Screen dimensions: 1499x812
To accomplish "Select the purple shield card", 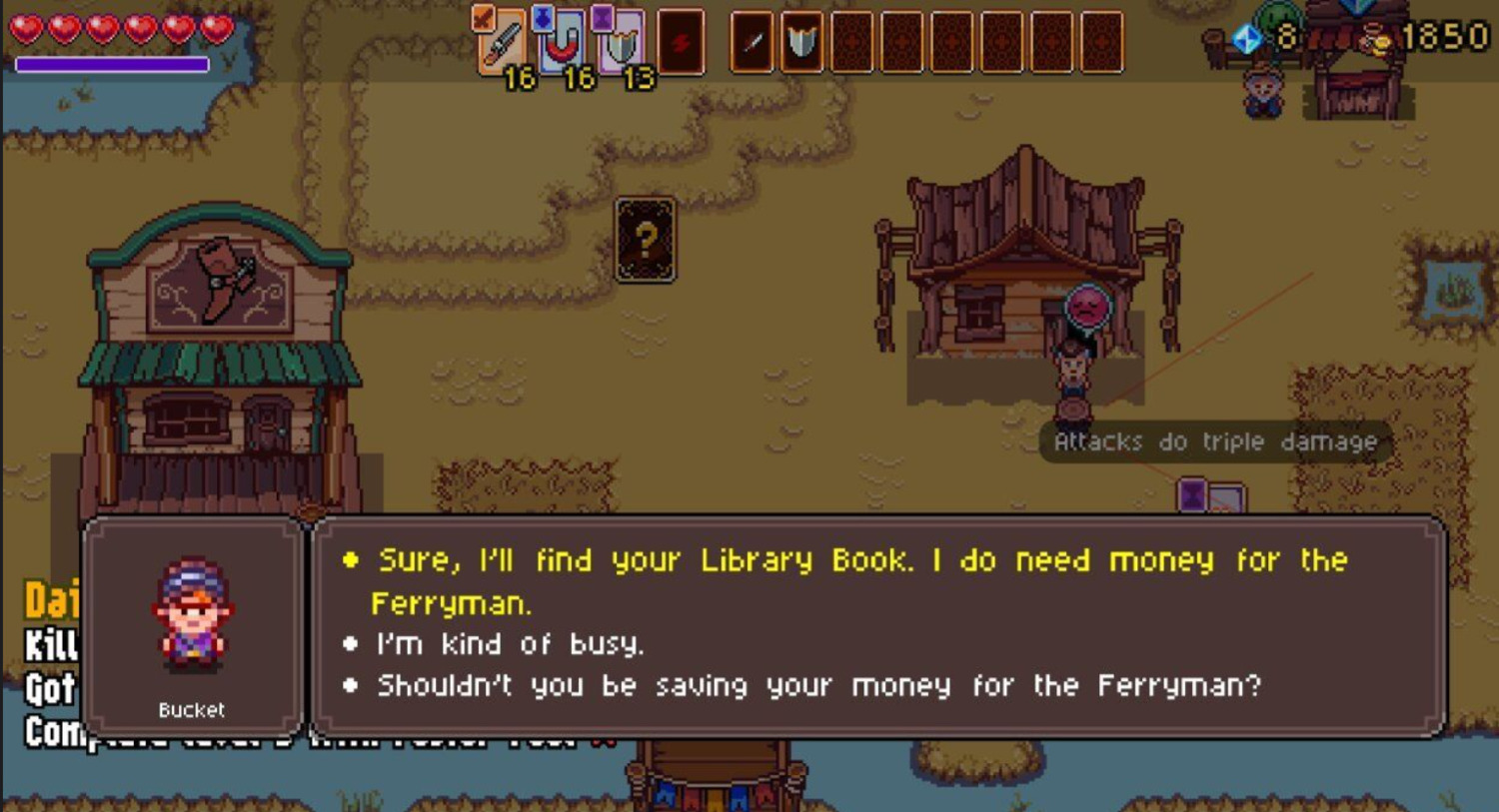I will 621,42.
